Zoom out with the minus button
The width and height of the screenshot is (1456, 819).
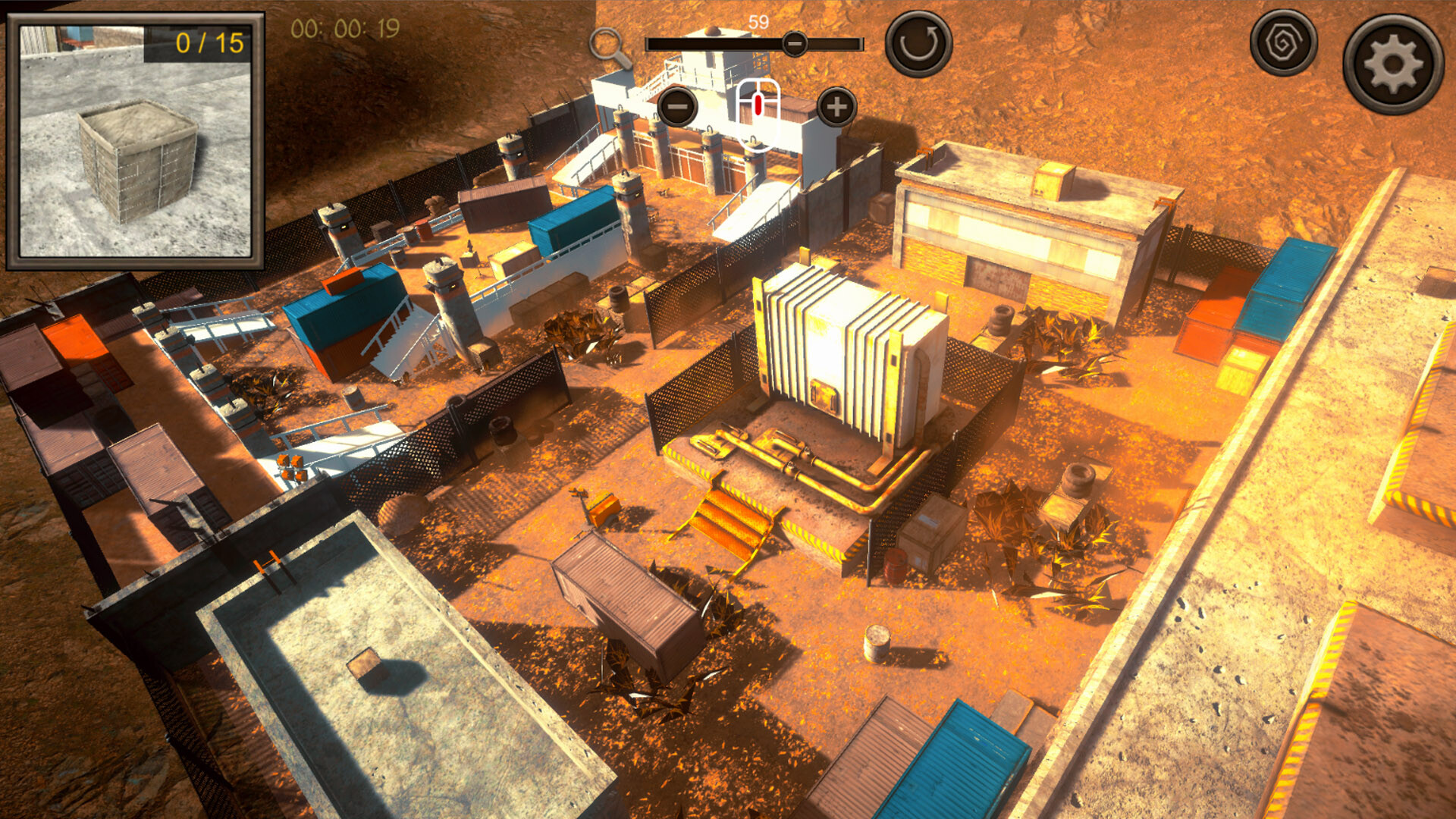click(x=677, y=107)
